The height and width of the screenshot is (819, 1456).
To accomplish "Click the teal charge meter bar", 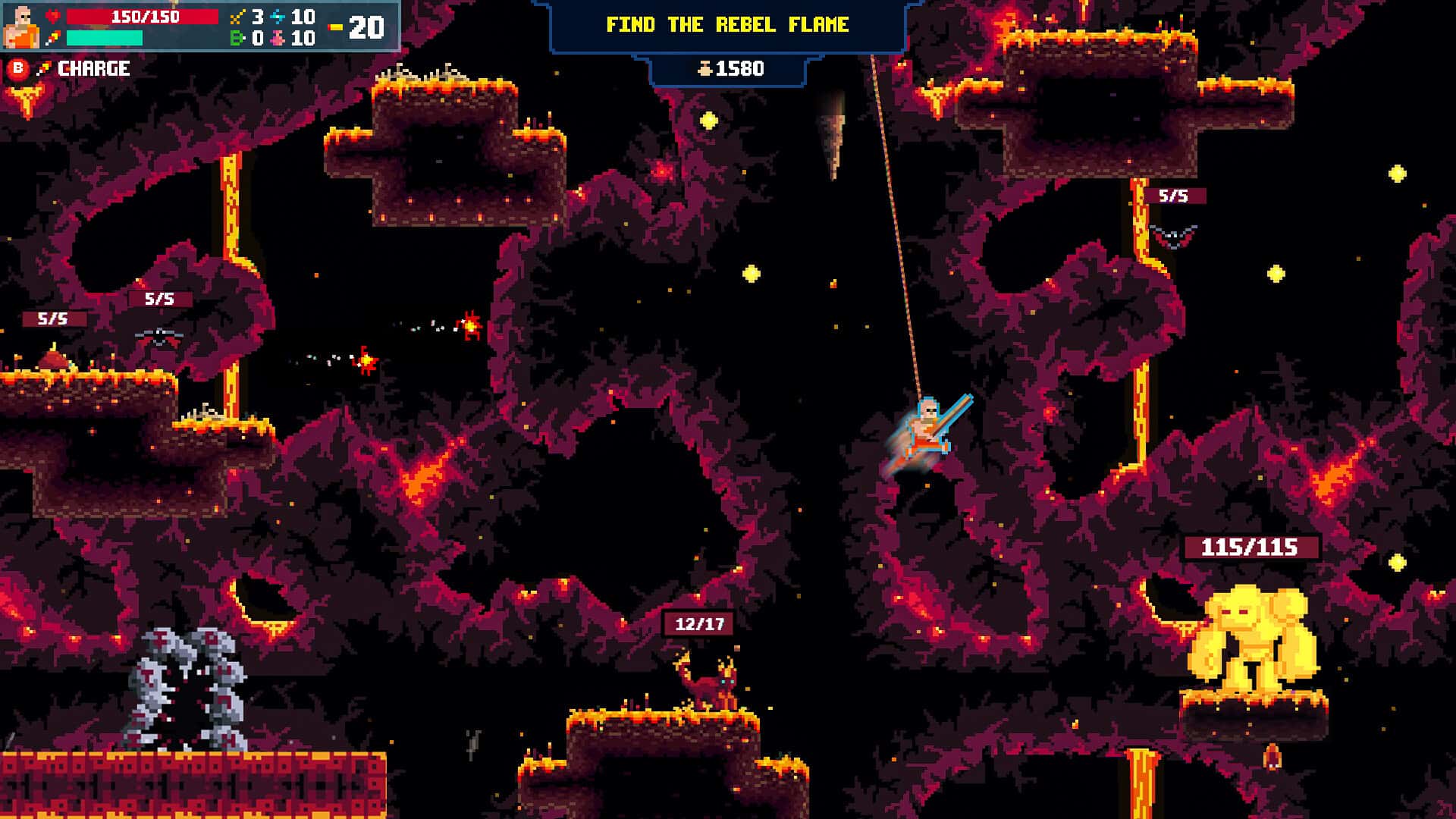I will click(x=106, y=36).
